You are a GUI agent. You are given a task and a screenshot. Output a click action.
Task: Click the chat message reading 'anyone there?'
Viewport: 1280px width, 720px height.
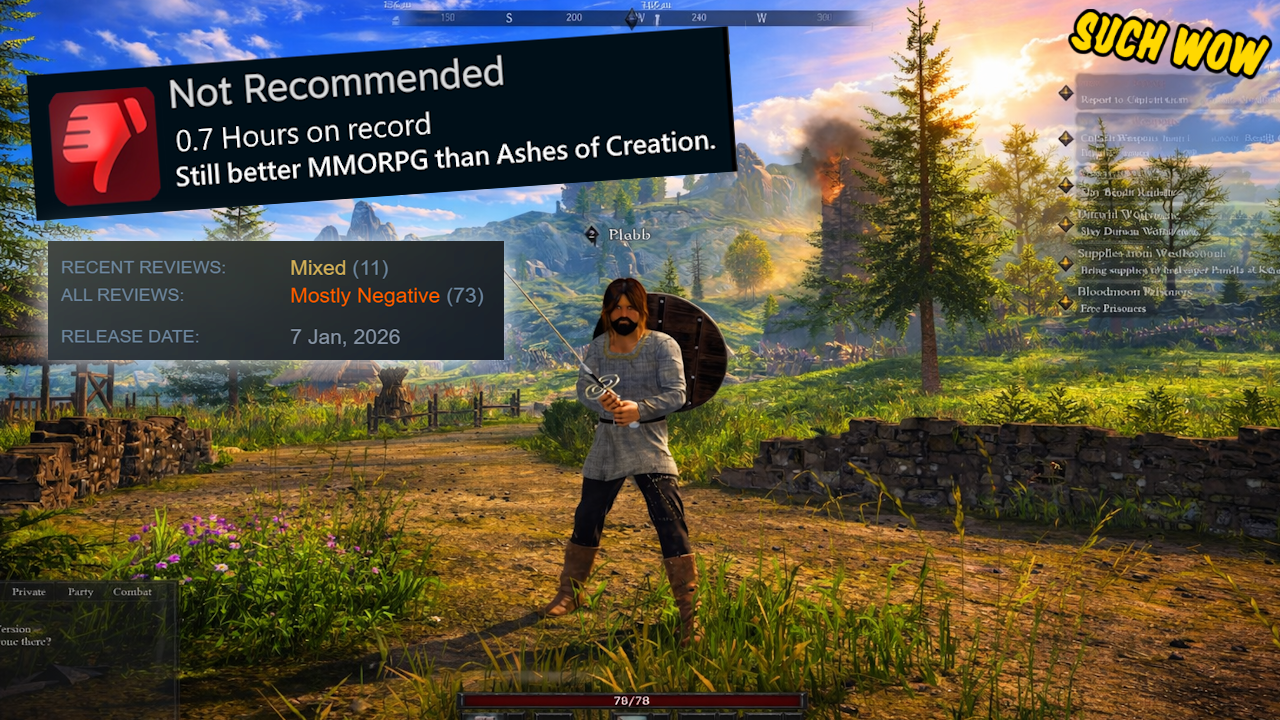coord(25,641)
